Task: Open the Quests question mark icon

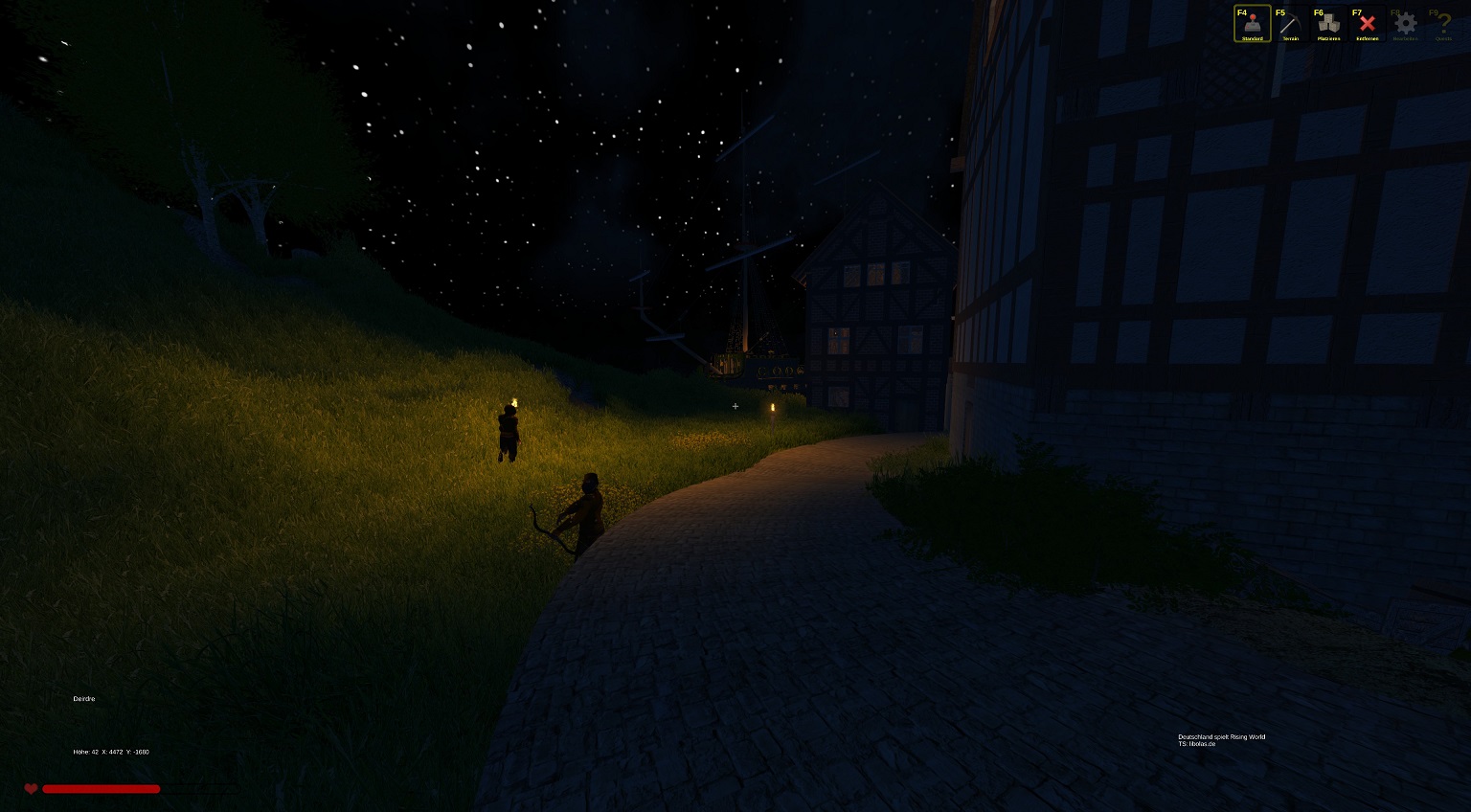Action: pyautogui.click(x=1443, y=24)
